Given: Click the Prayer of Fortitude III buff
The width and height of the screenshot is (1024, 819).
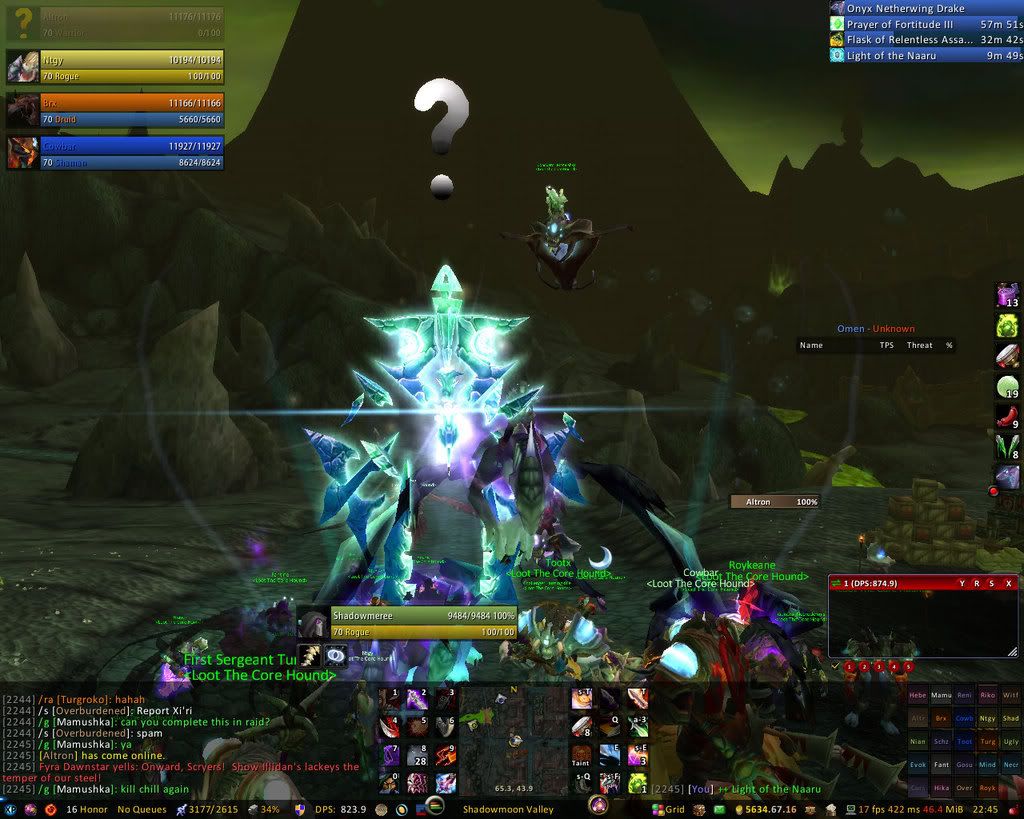Looking at the screenshot, I should pyautogui.click(x=926, y=24).
